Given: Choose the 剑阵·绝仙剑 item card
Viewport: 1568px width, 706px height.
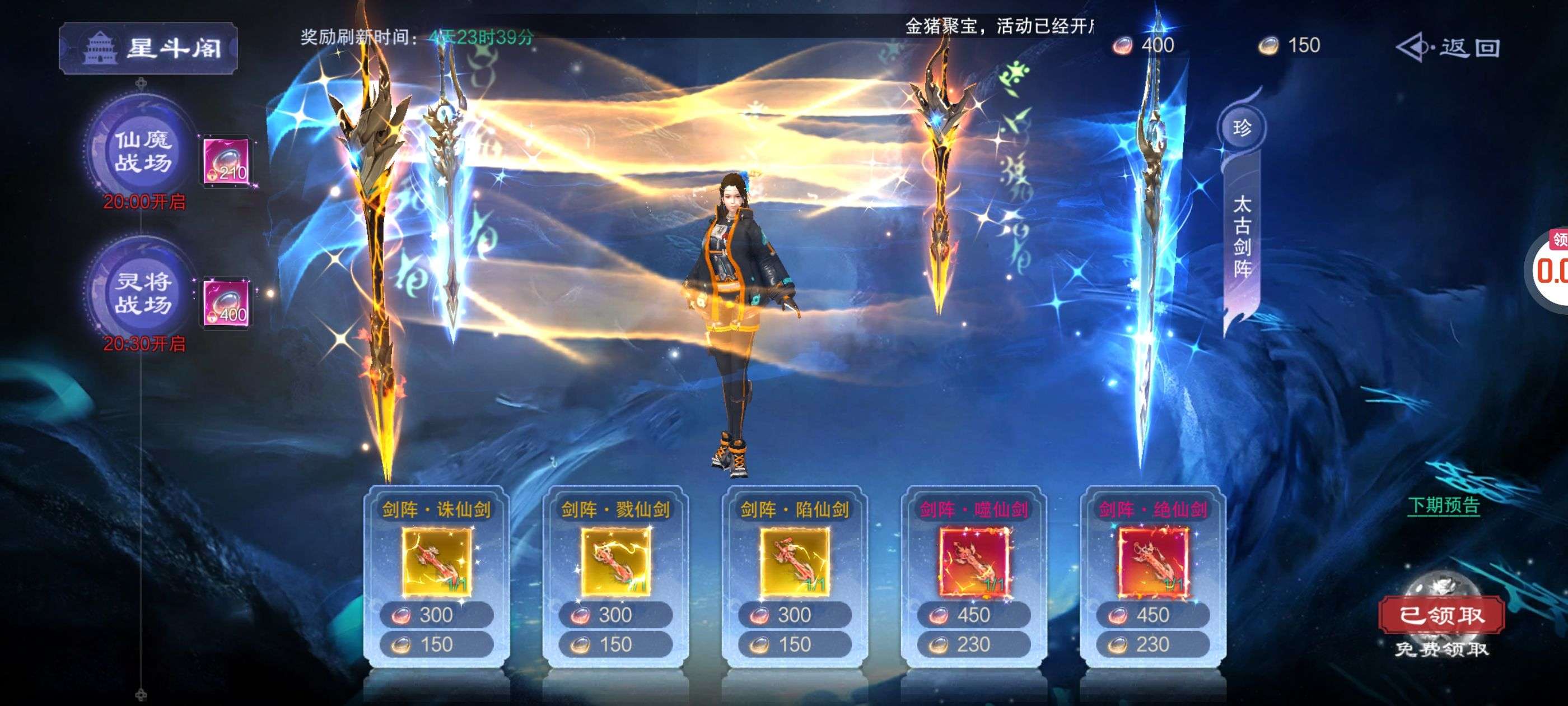Looking at the screenshot, I should (1152, 560).
